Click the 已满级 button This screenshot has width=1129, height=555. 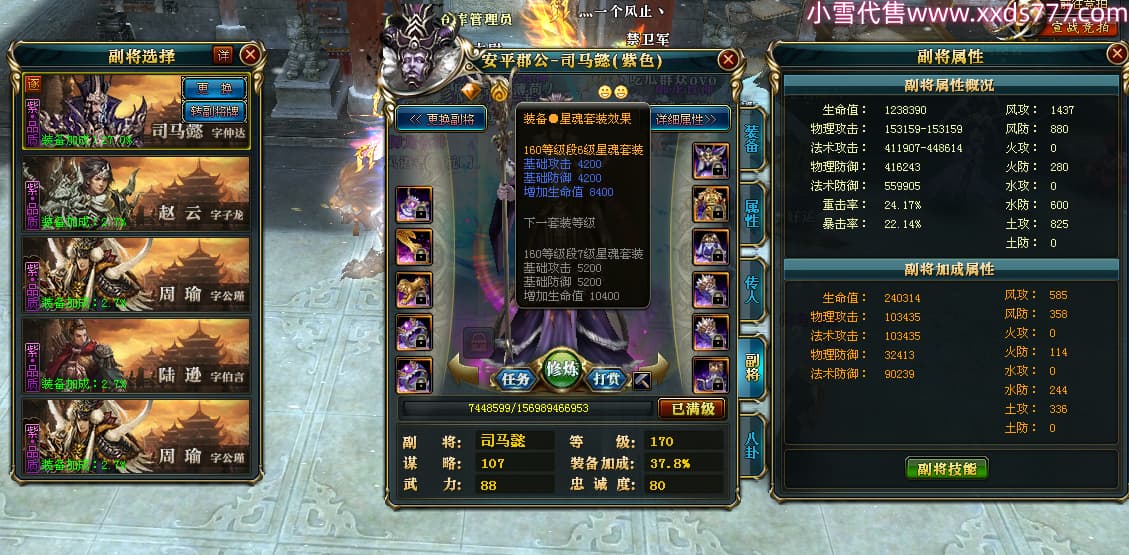point(692,408)
